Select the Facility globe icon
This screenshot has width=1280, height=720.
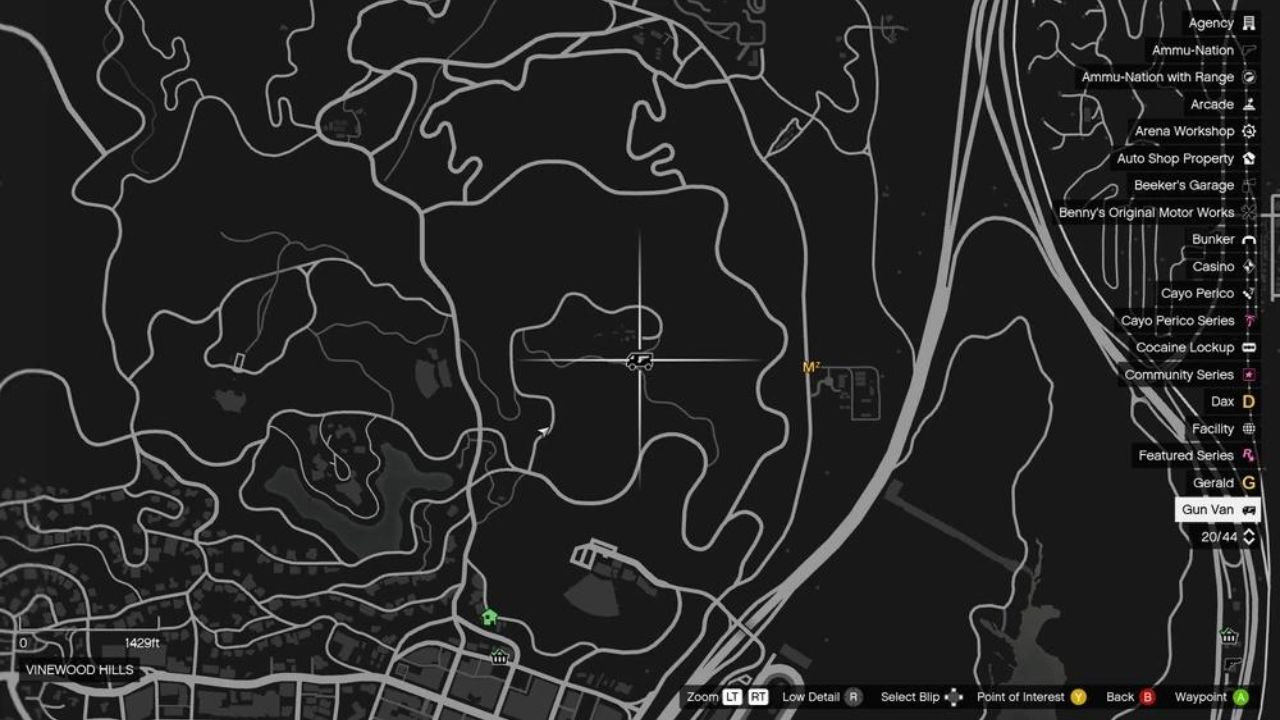(x=1247, y=428)
